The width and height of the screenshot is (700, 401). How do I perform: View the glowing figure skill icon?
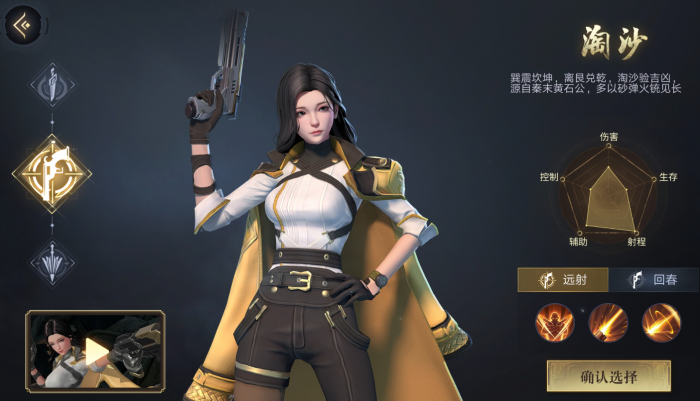coord(554,322)
